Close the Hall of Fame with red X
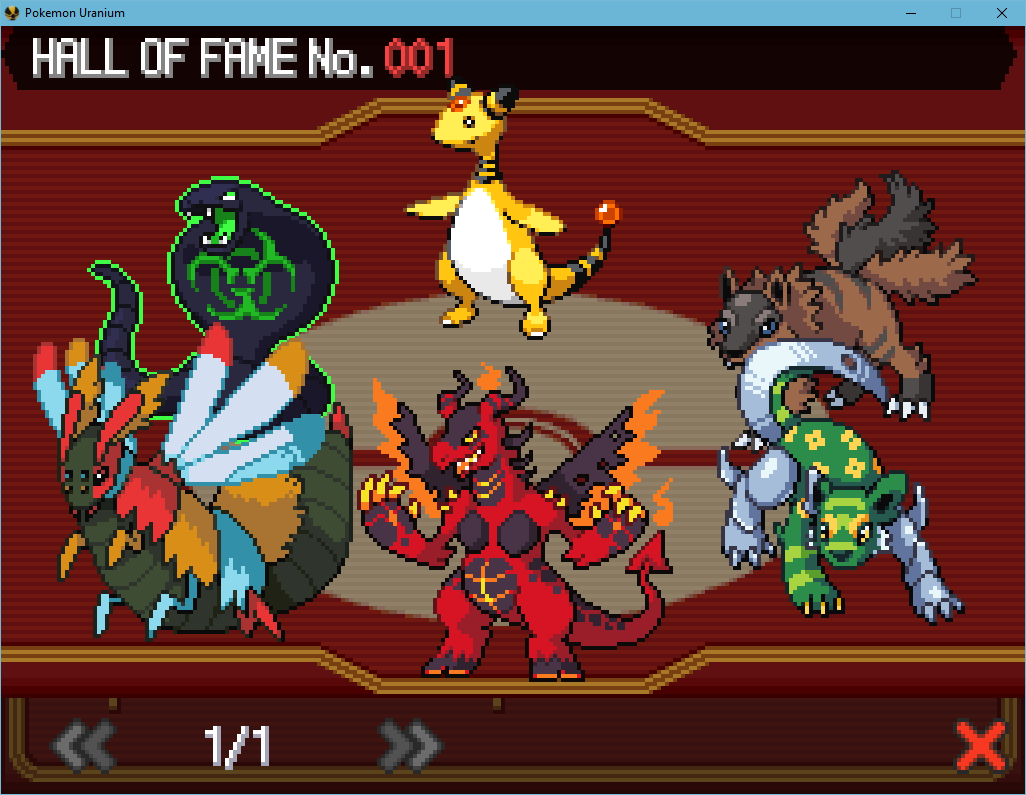 pyautogui.click(x=980, y=745)
